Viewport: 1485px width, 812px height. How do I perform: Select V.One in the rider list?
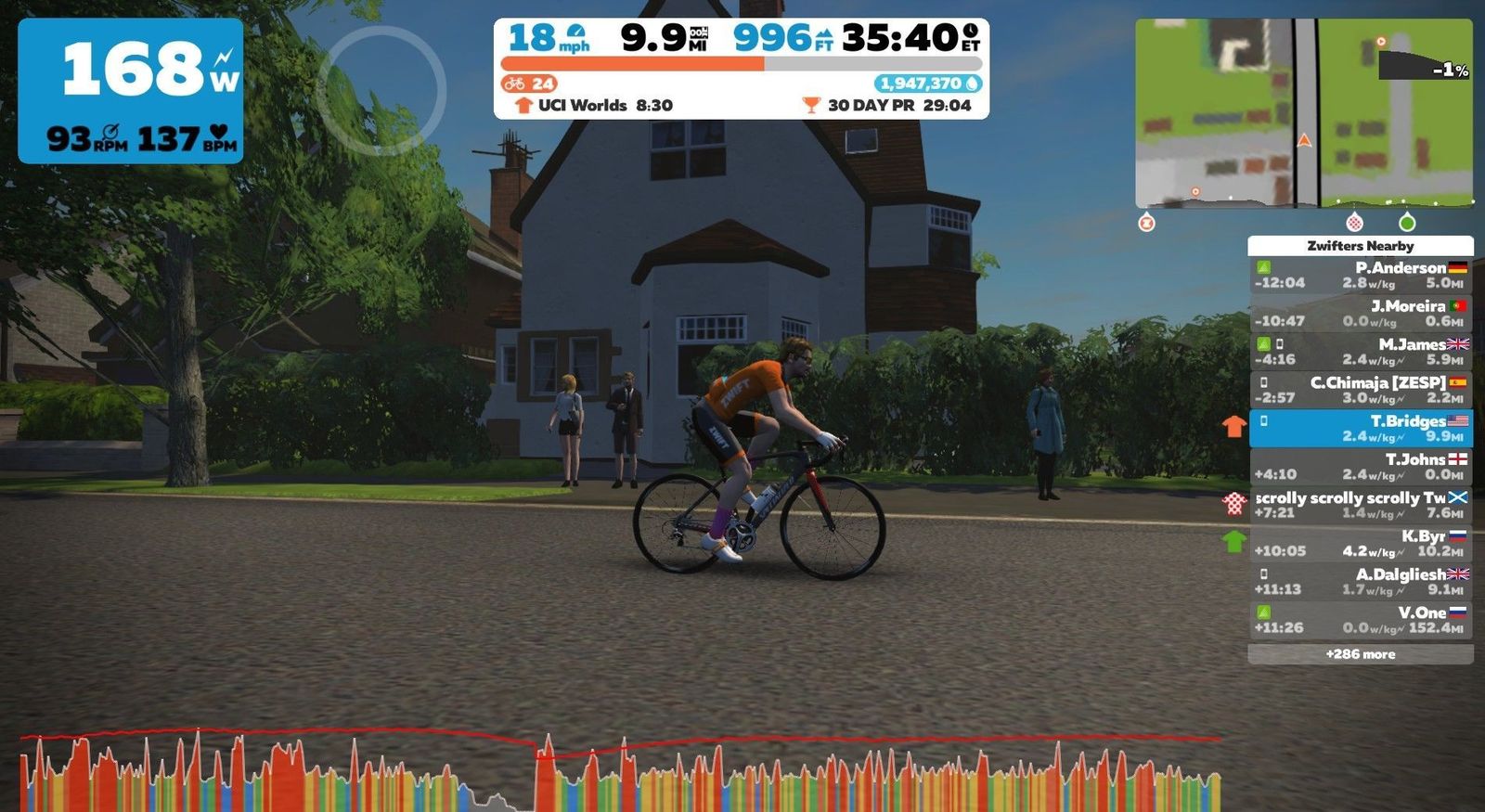[1361, 620]
